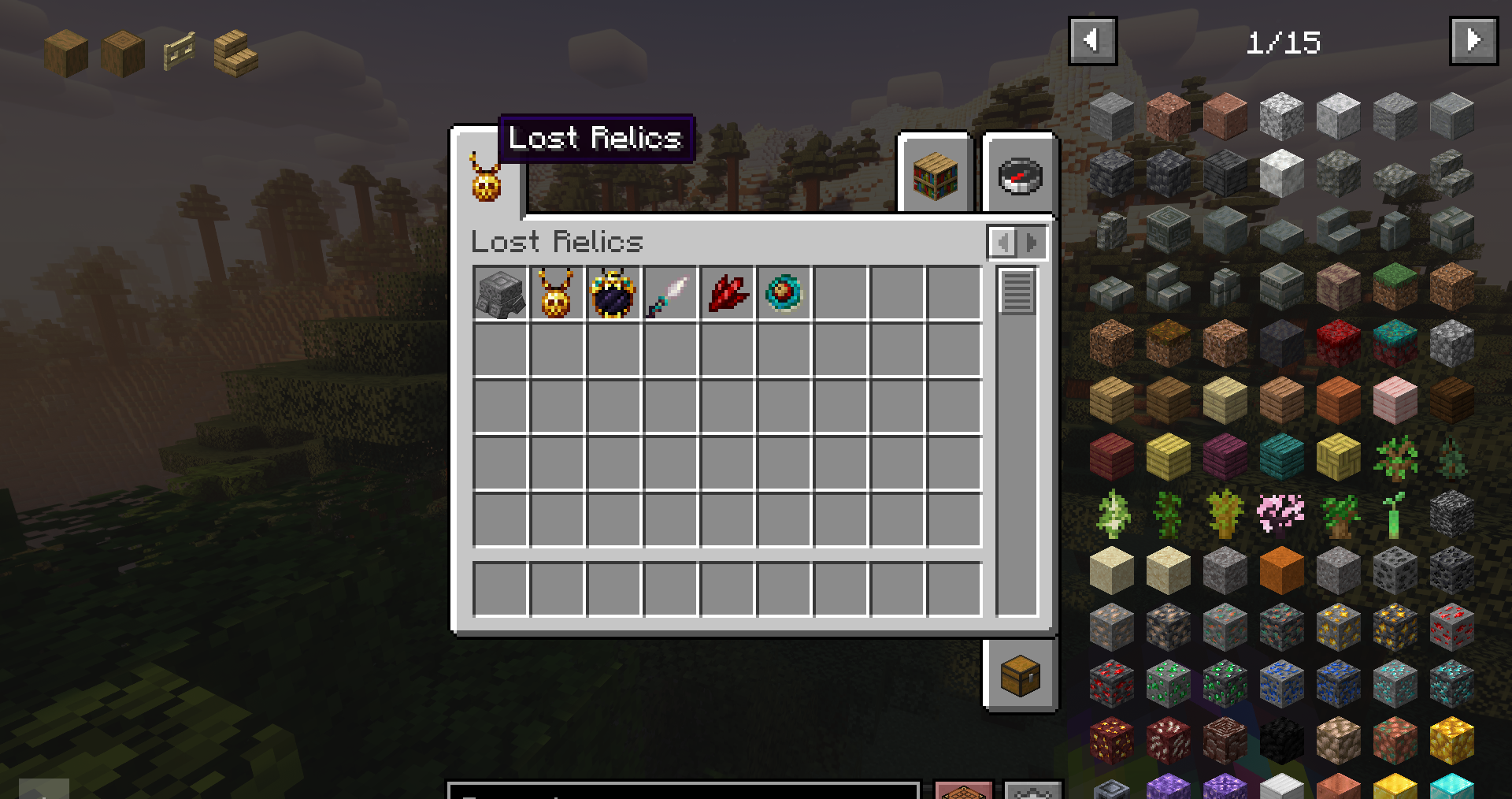Switch to the compass search tab

[x=1020, y=176]
